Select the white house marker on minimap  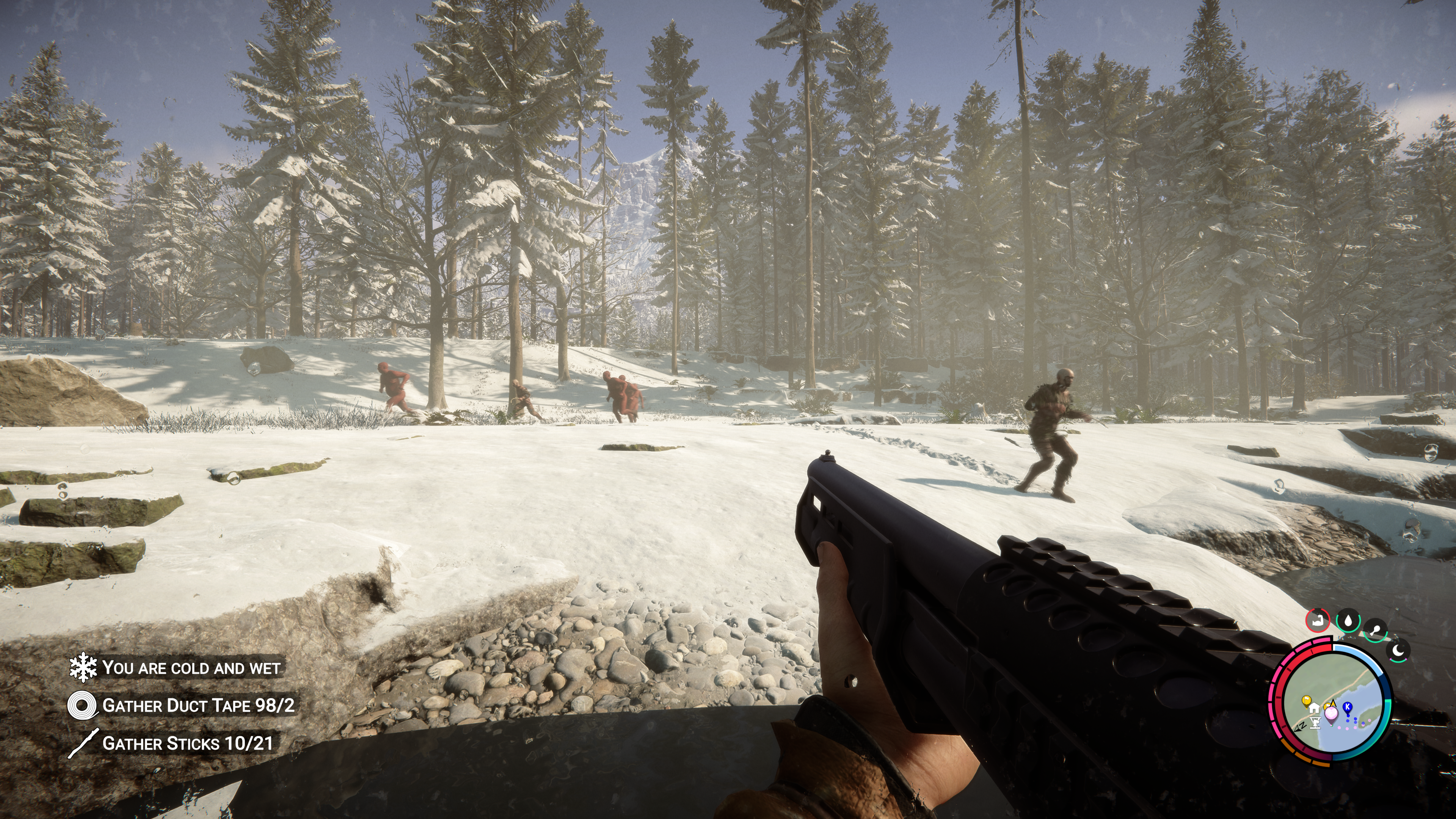tap(1313, 708)
